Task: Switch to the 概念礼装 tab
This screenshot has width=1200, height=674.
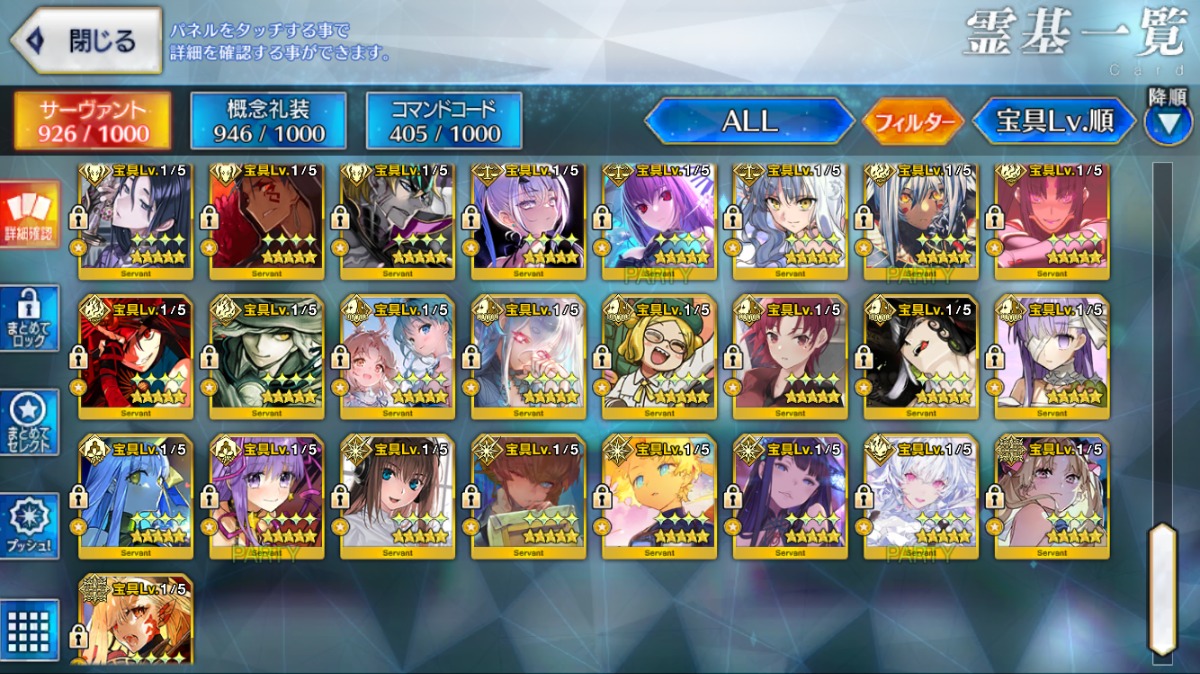Action: click(268, 122)
